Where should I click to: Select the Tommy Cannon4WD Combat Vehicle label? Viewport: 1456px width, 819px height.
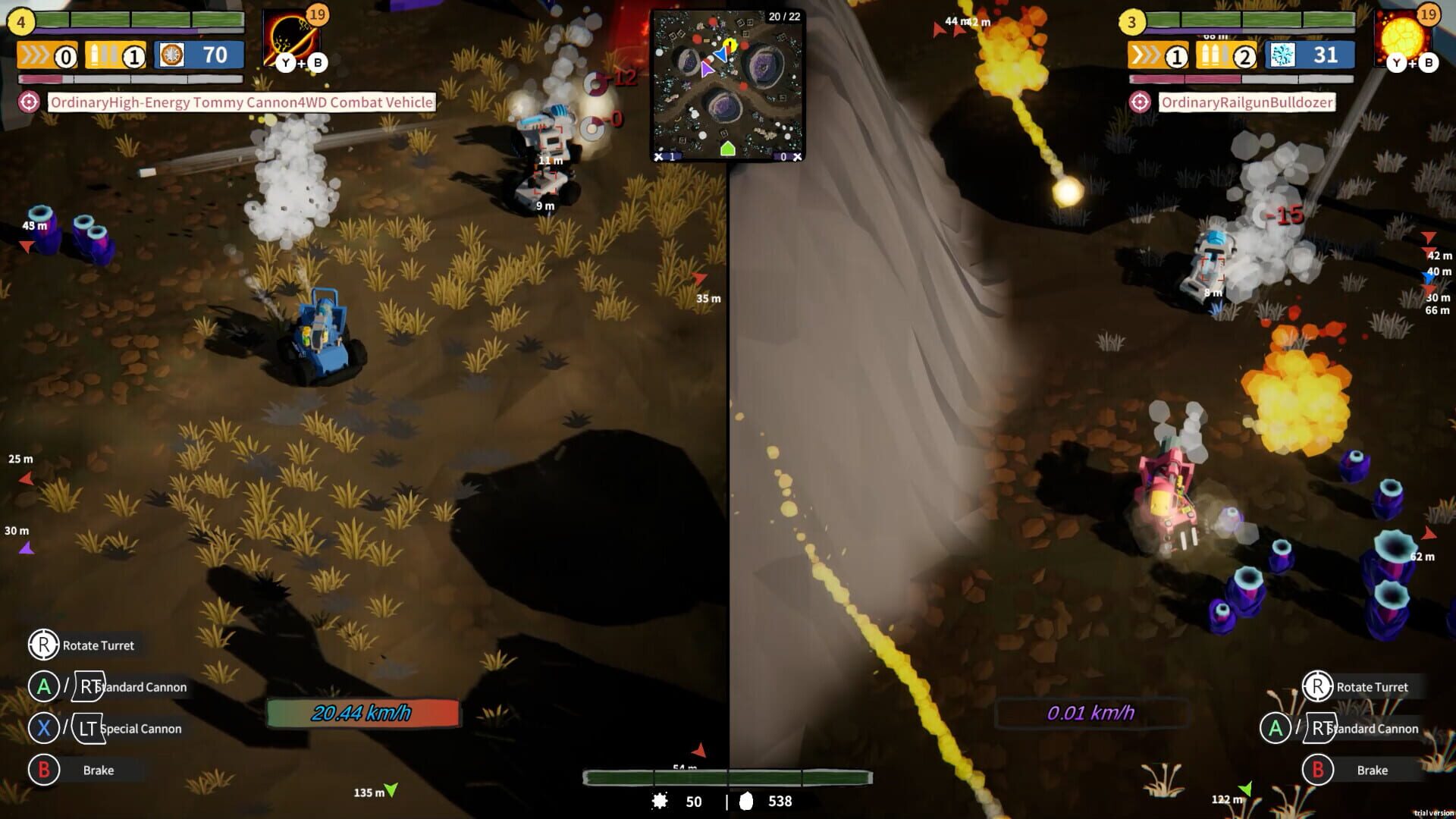[x=241, y=102]
